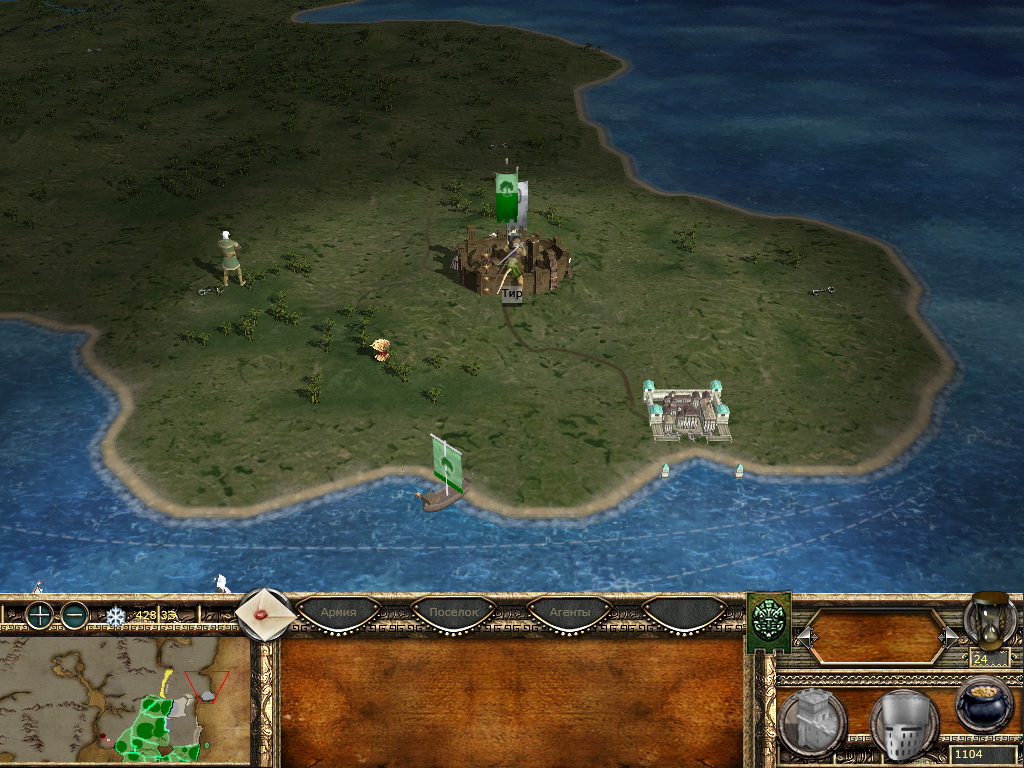Open the construction tower button
Screen dimensions: 1024x768
coord(813,722)
